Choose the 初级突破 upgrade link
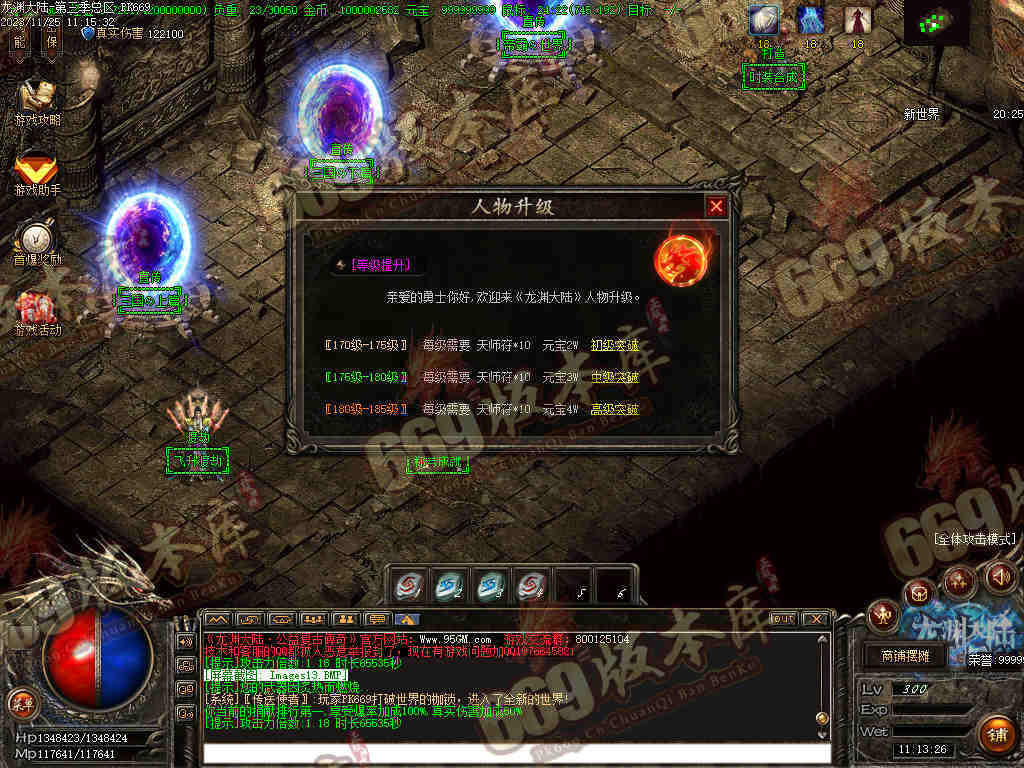Viewport: 1024px width, 768px height. tap(614, 345)
